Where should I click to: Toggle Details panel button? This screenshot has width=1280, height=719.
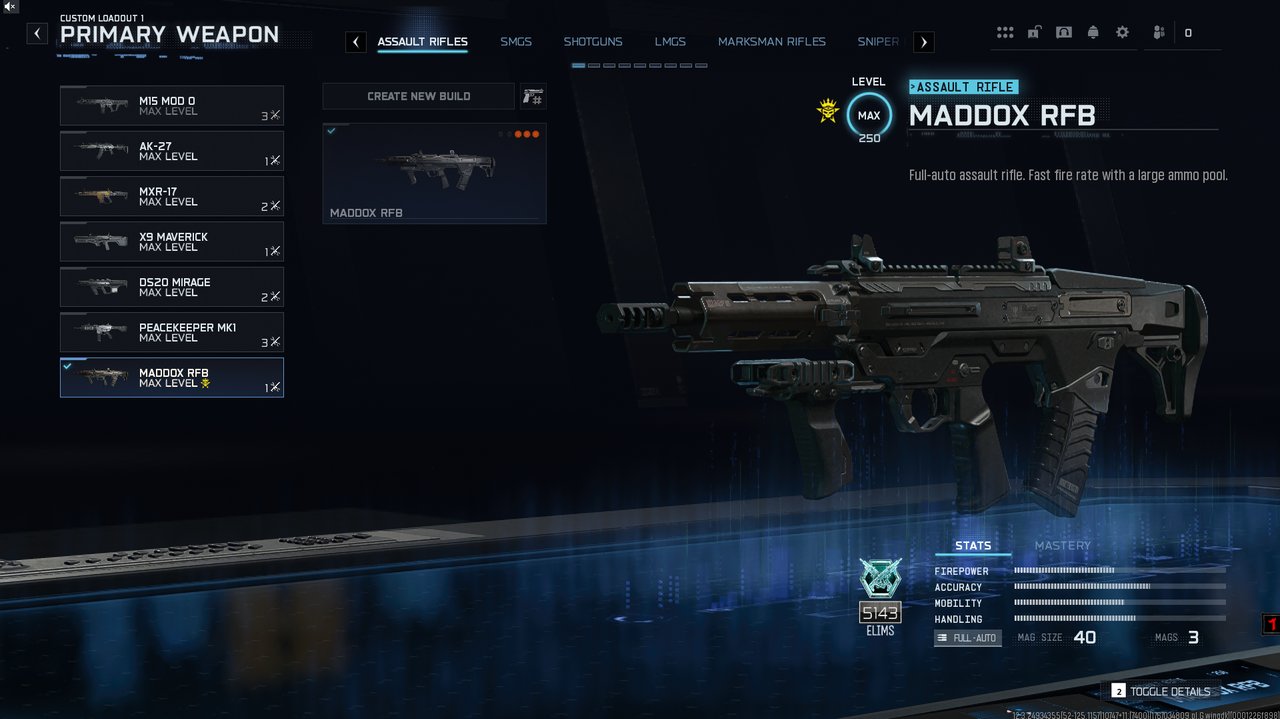1160,691
